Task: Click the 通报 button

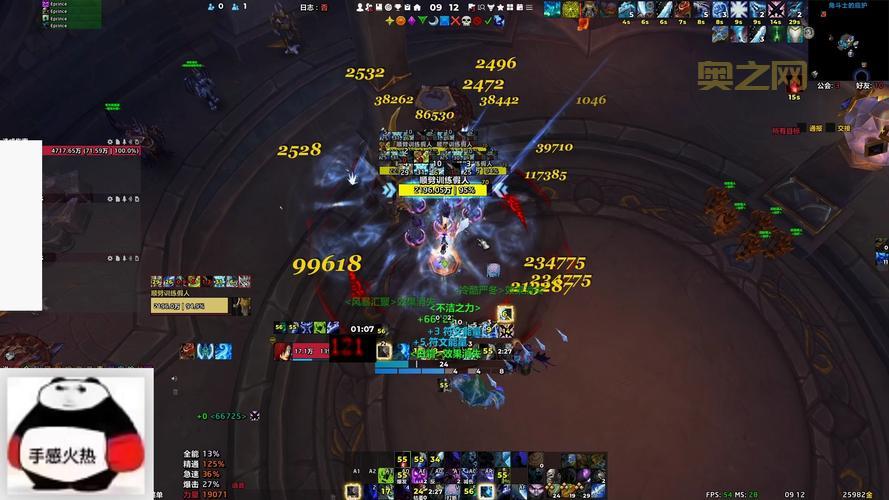Action: click(816, 128)
